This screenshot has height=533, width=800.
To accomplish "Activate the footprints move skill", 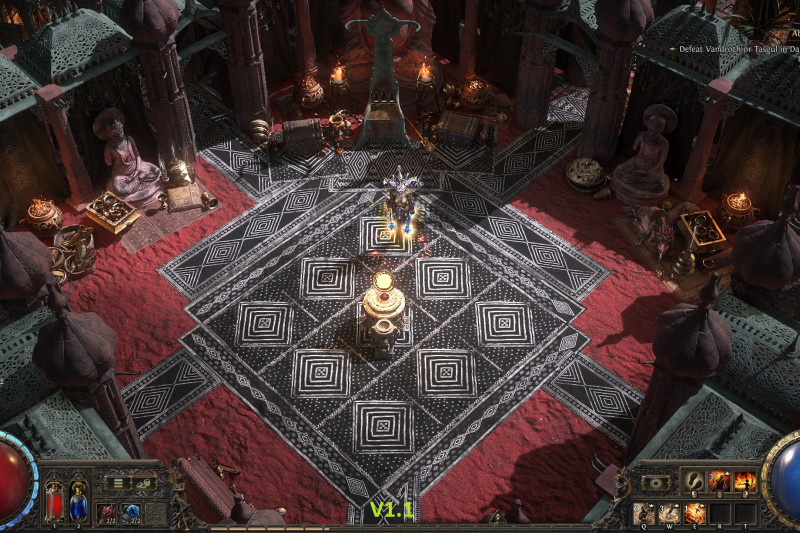I will coord(694,482).
